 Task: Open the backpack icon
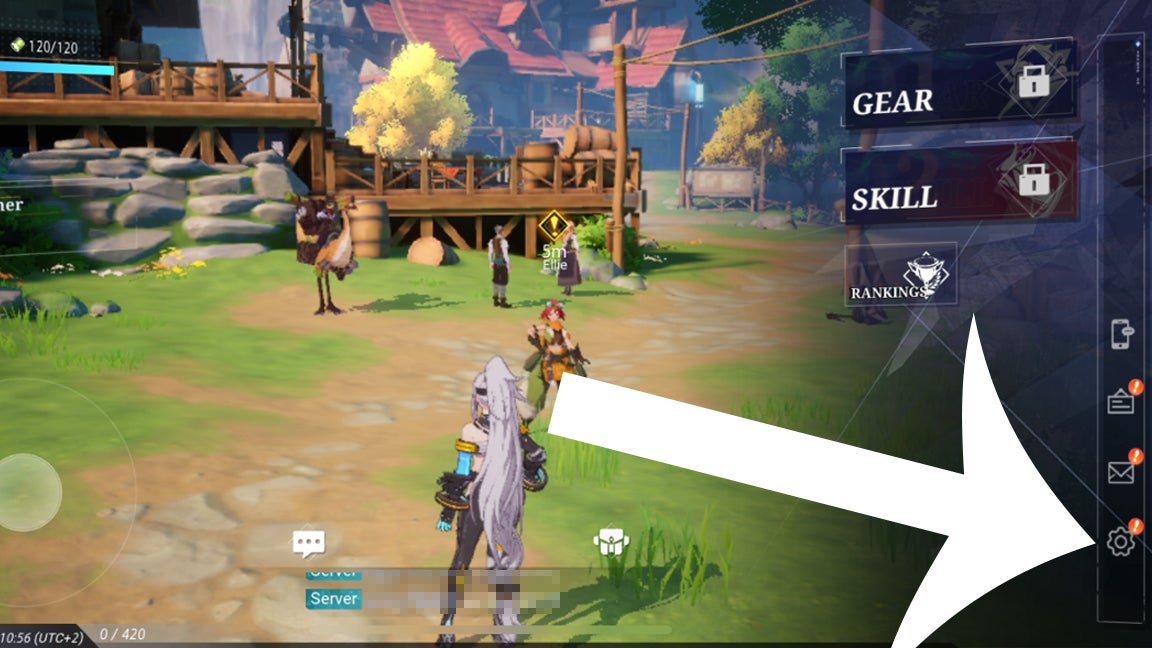[x=610, y=542]
